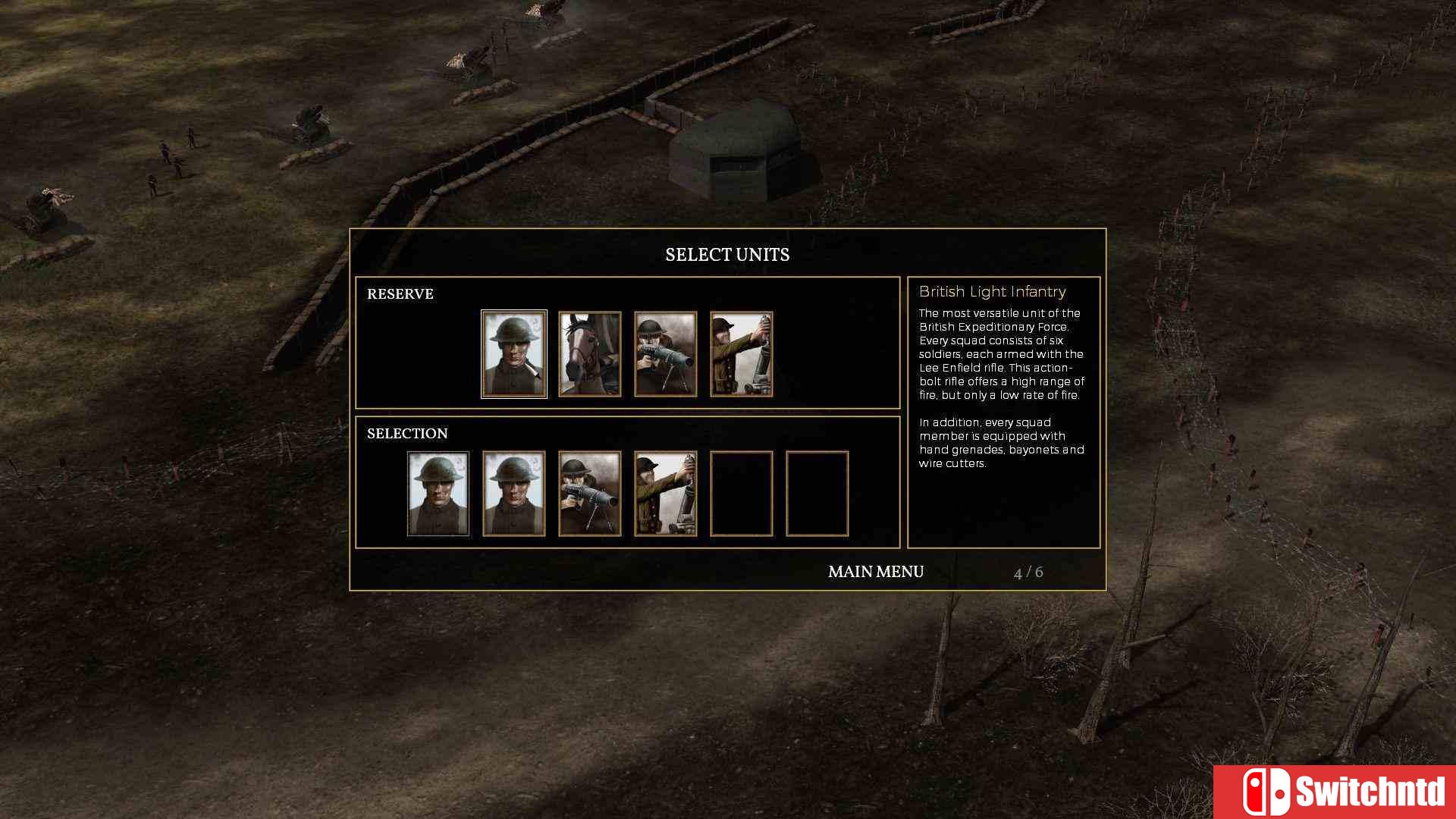This screenshot has width=1456, height=819.
Task: Click the 4/6 unit counter
Action: [x=1028, y=572]
